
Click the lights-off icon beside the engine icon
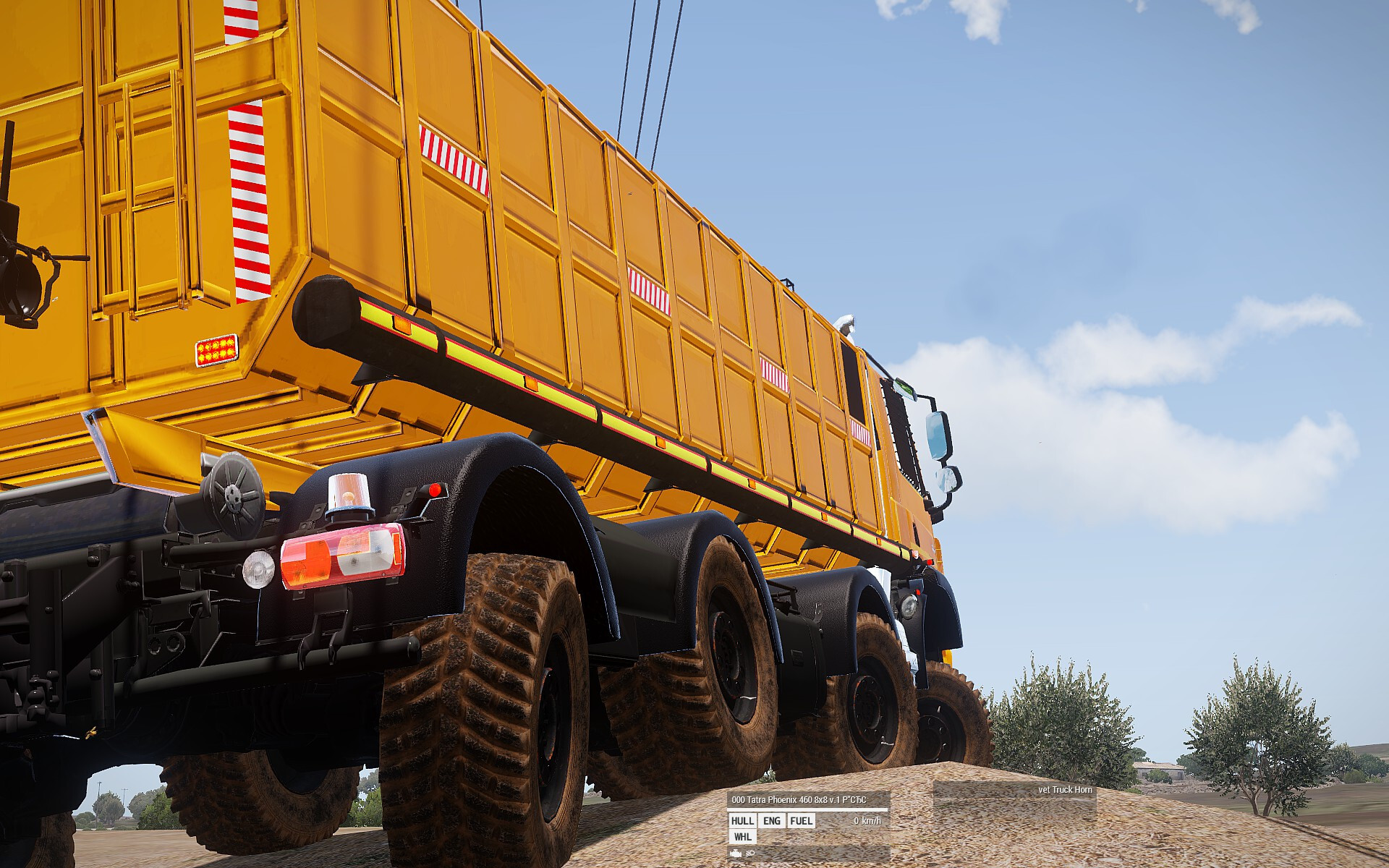coord(751,854)
